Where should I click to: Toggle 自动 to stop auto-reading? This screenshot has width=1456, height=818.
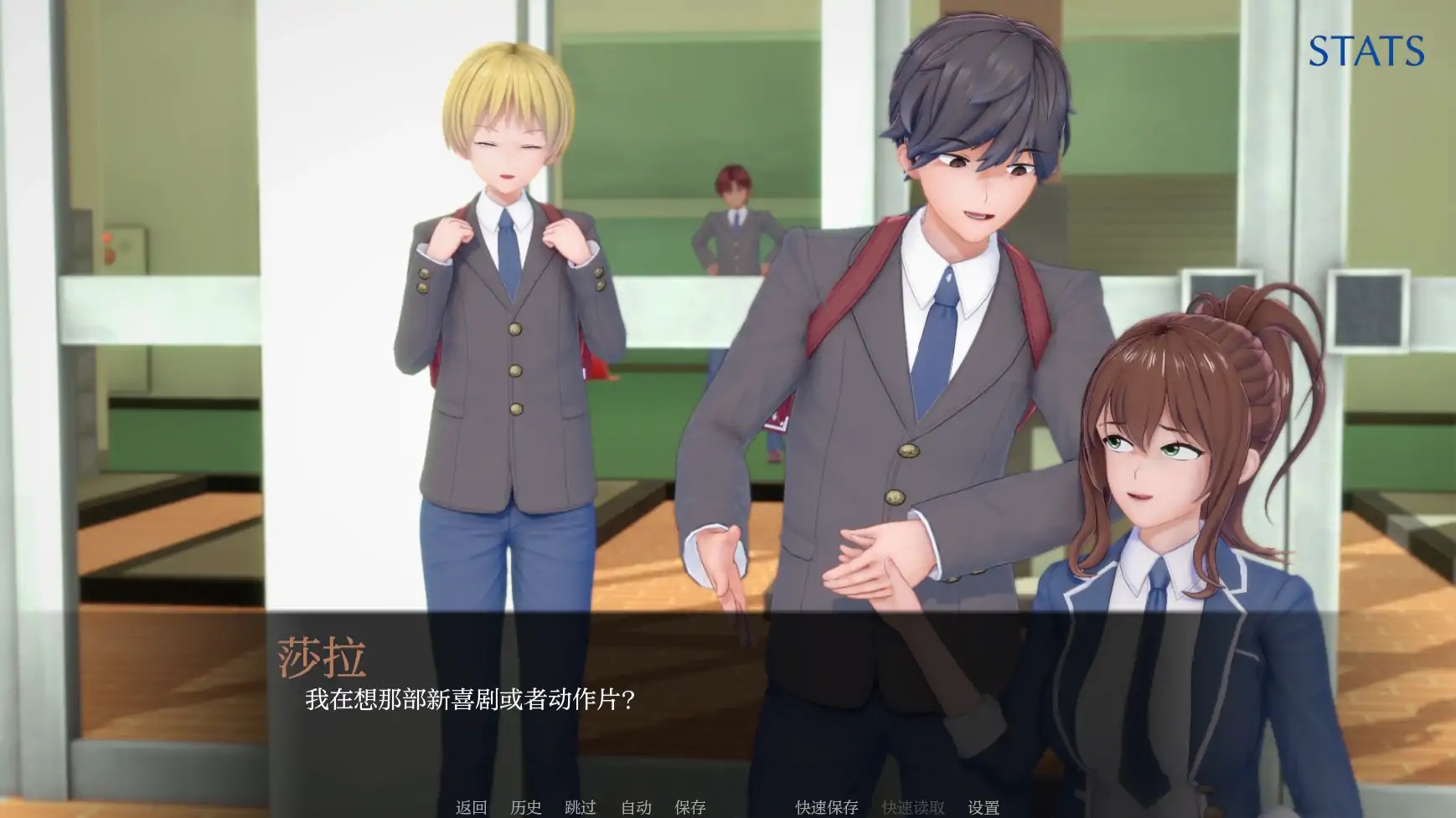click(x=634, y=809)
